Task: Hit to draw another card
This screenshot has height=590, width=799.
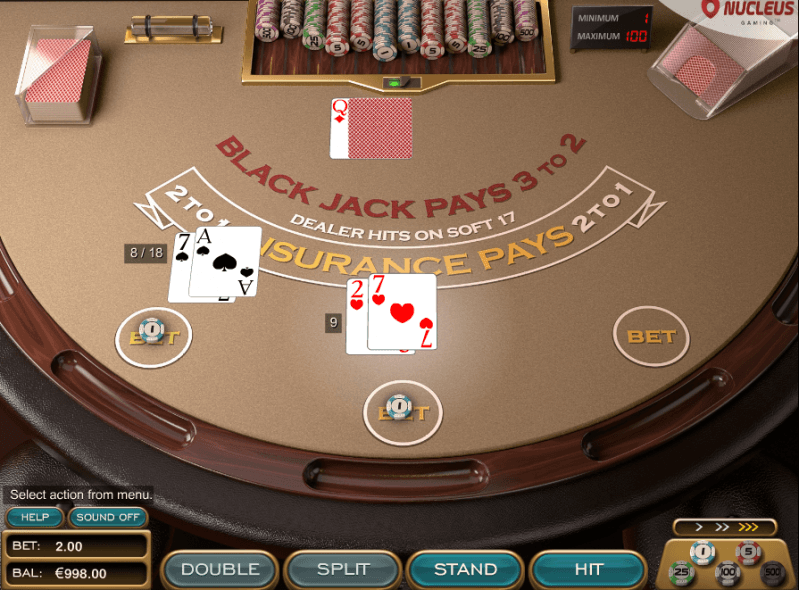Action: (588, 569)
